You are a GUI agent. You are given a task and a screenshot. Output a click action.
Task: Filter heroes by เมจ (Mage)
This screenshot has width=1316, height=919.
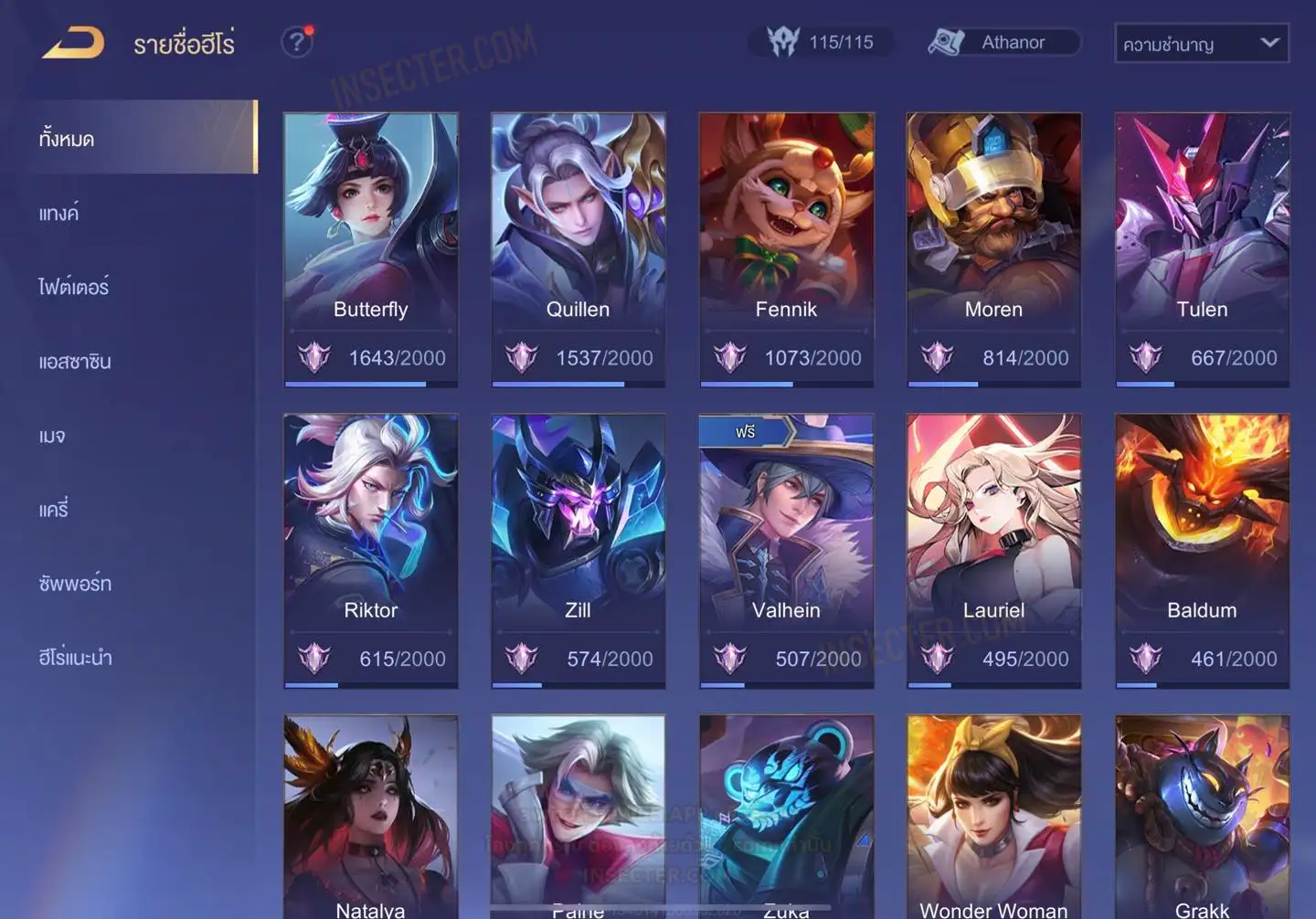click(52, 436)
